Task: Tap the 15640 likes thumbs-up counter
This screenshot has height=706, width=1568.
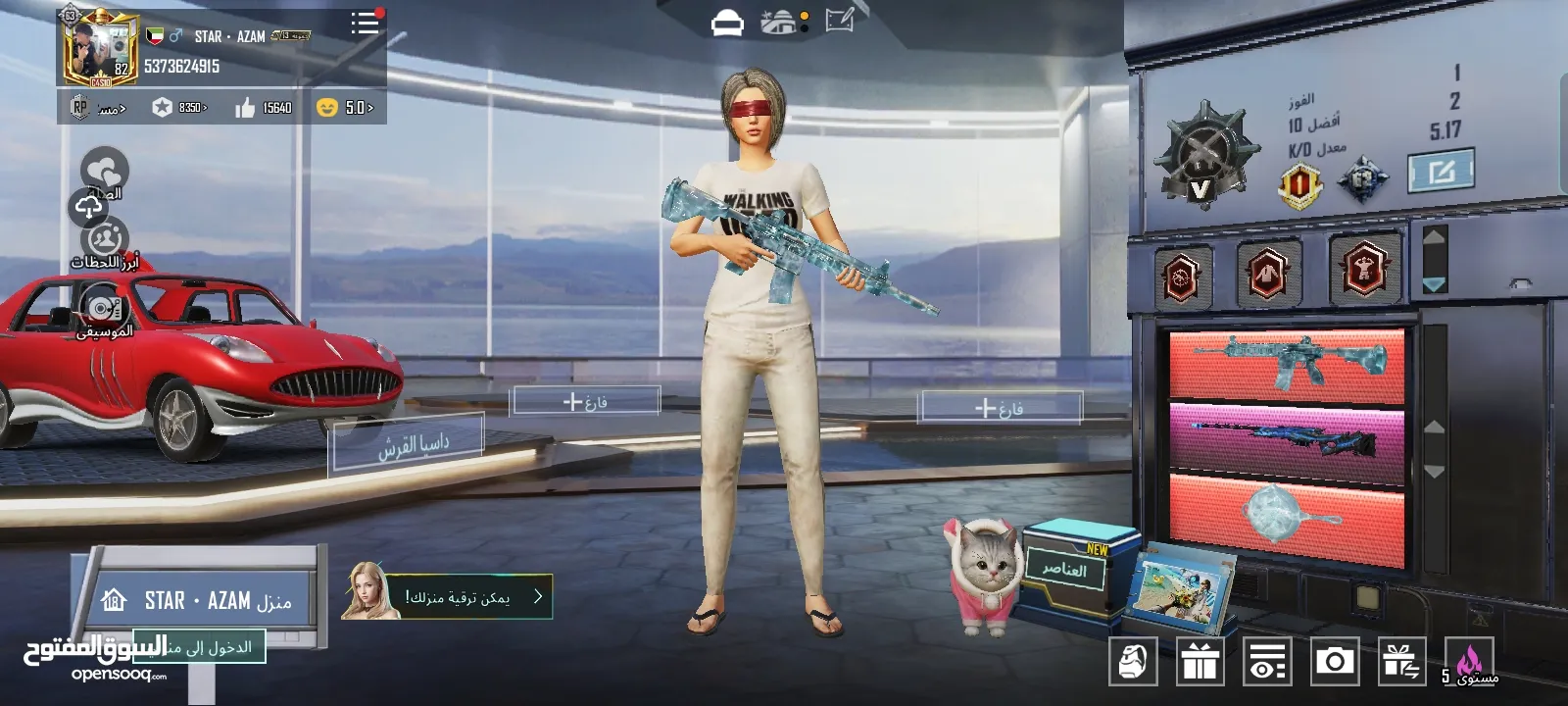Action: 264,108
